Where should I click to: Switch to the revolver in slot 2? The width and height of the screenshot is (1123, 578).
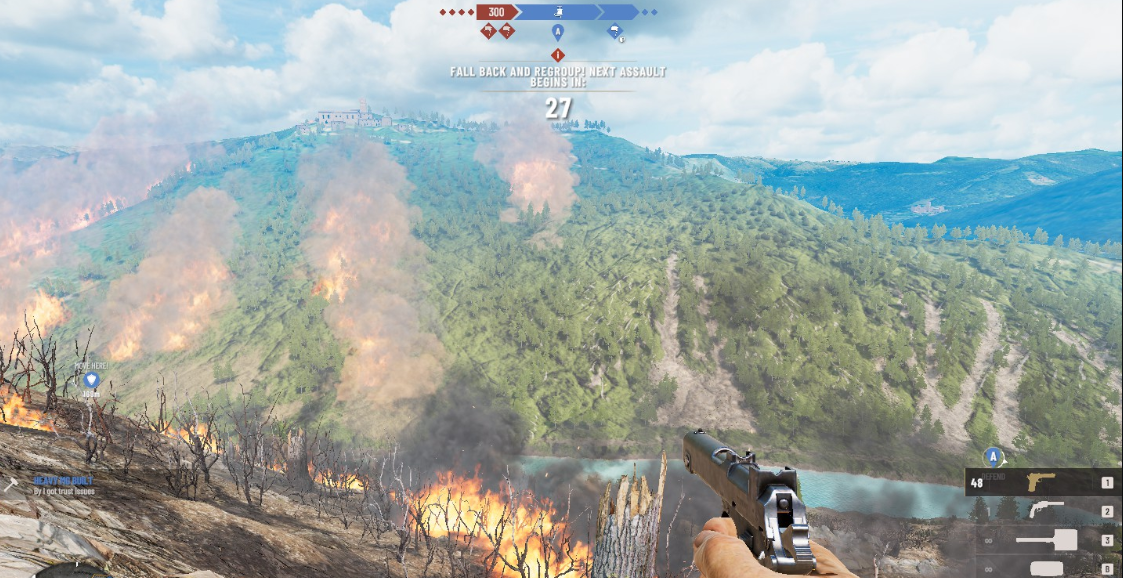tap(1046, 511)
